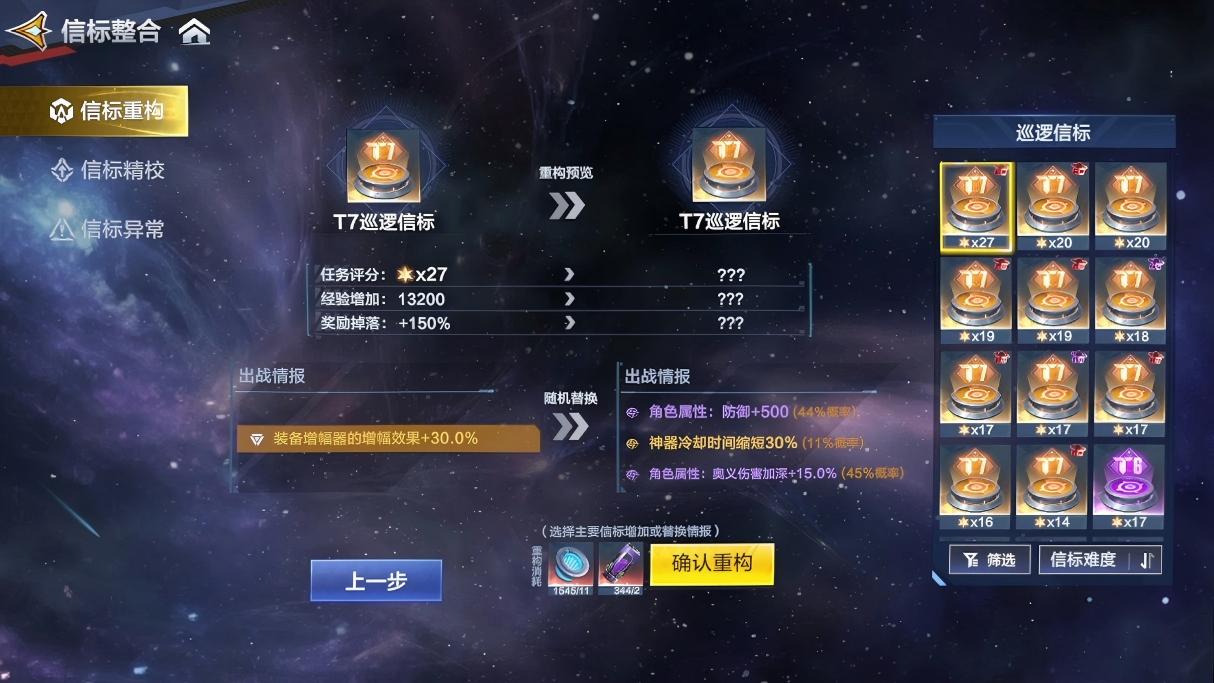Viewport: 1214px width, 683px height.
Task: Confirm with the 确认重构 button
Action: [x=711, y=564]
